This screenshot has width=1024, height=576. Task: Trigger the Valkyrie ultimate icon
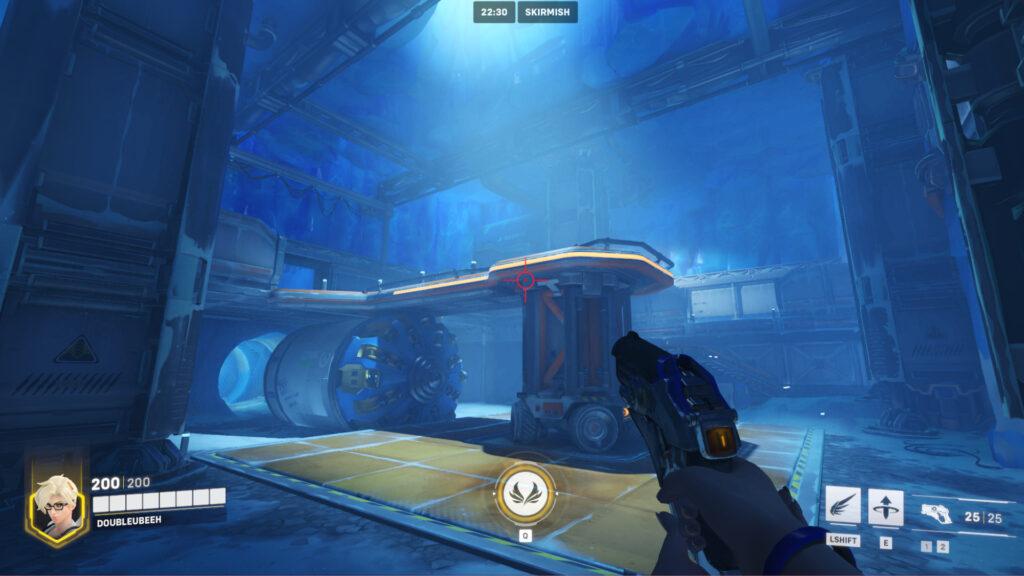point(525,493)
